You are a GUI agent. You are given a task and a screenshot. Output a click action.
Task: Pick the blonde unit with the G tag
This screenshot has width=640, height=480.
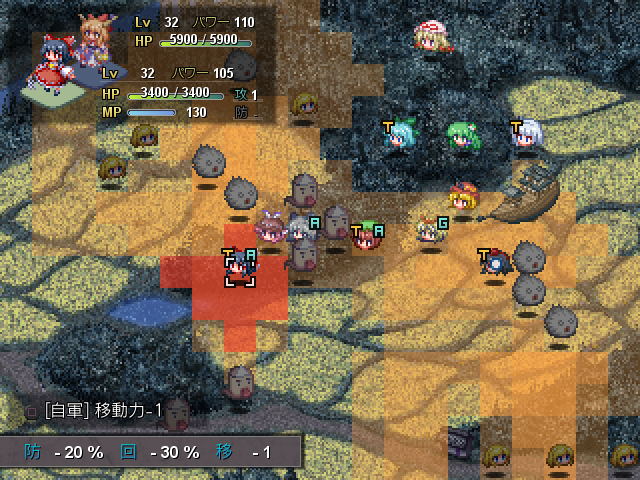point(429,232)
